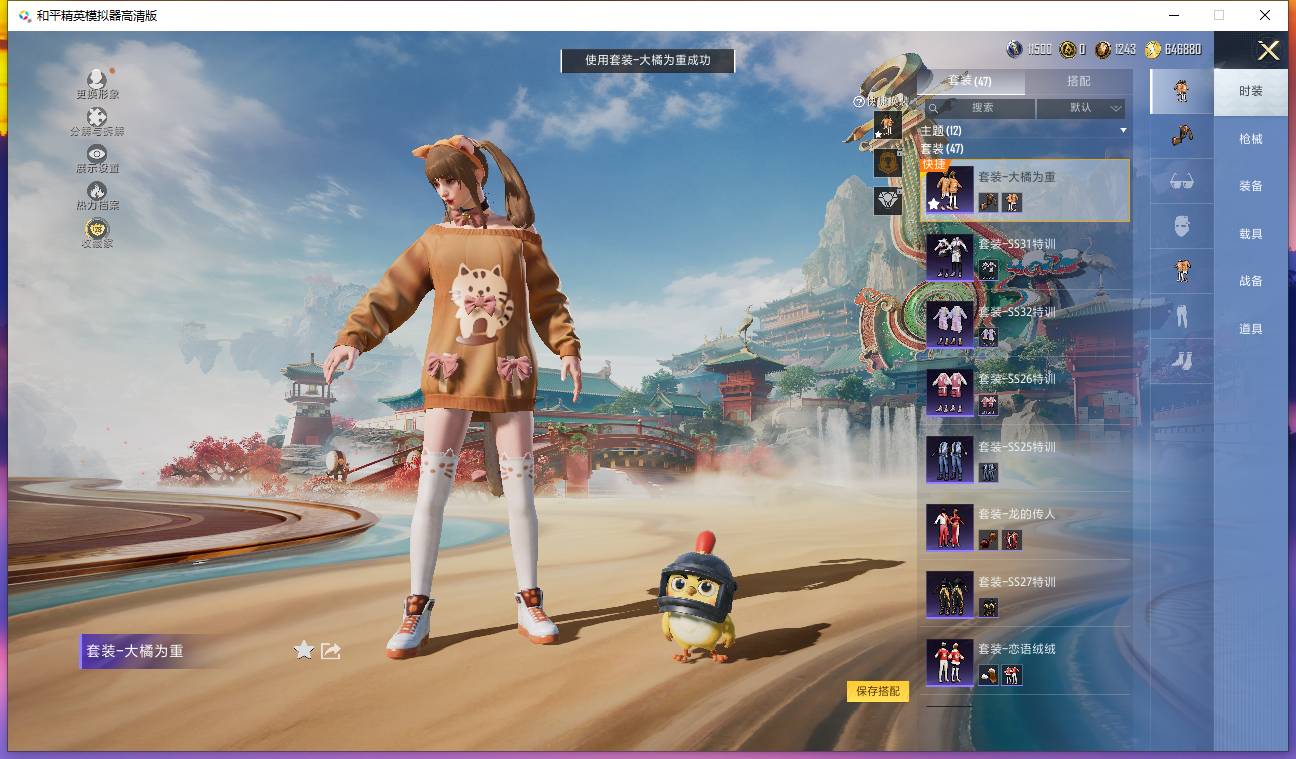
Task: Pick the 套装-恋语绒绒 outfit
Action: (x=1024, y=662)
